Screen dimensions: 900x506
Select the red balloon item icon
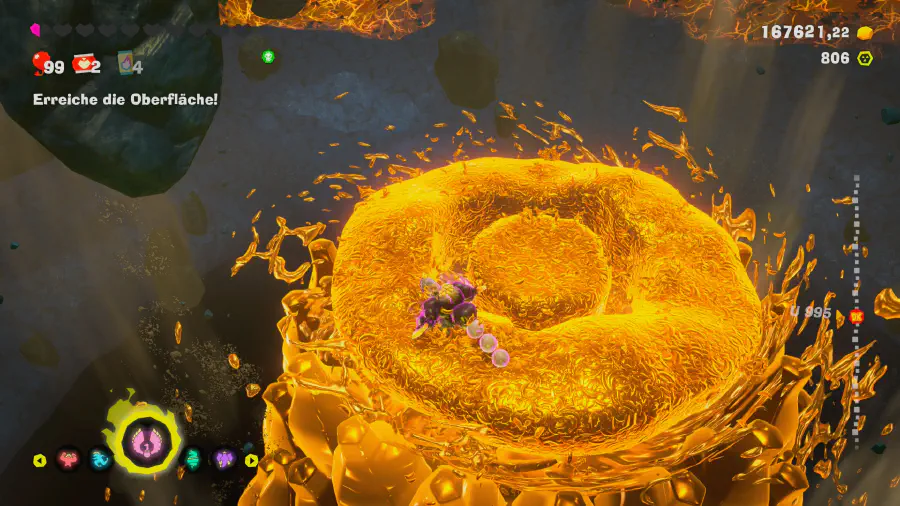[39, 65]
